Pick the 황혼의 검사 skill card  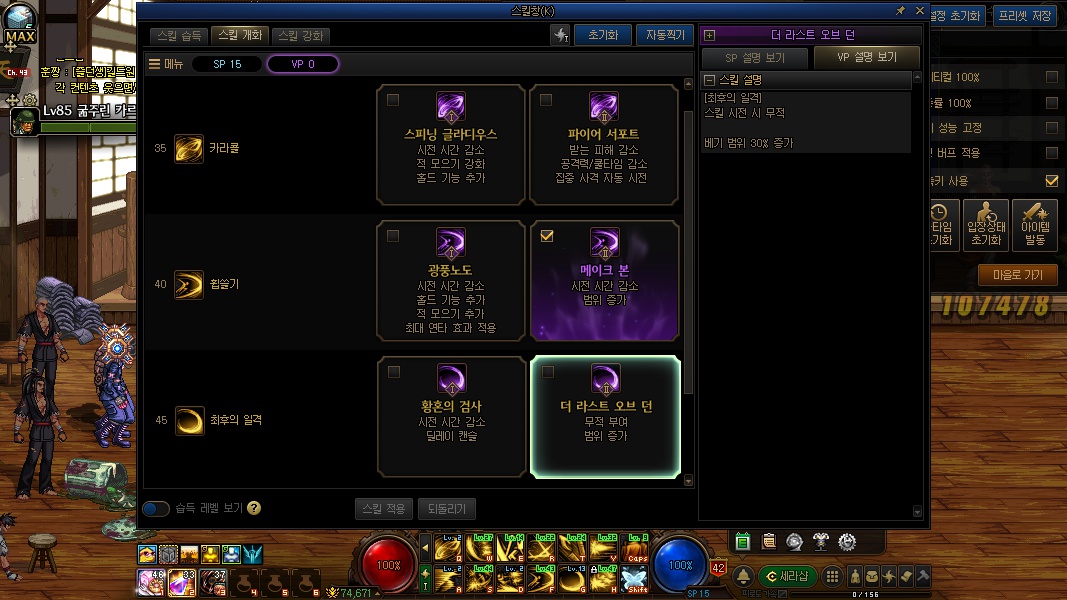pos(451,416)
